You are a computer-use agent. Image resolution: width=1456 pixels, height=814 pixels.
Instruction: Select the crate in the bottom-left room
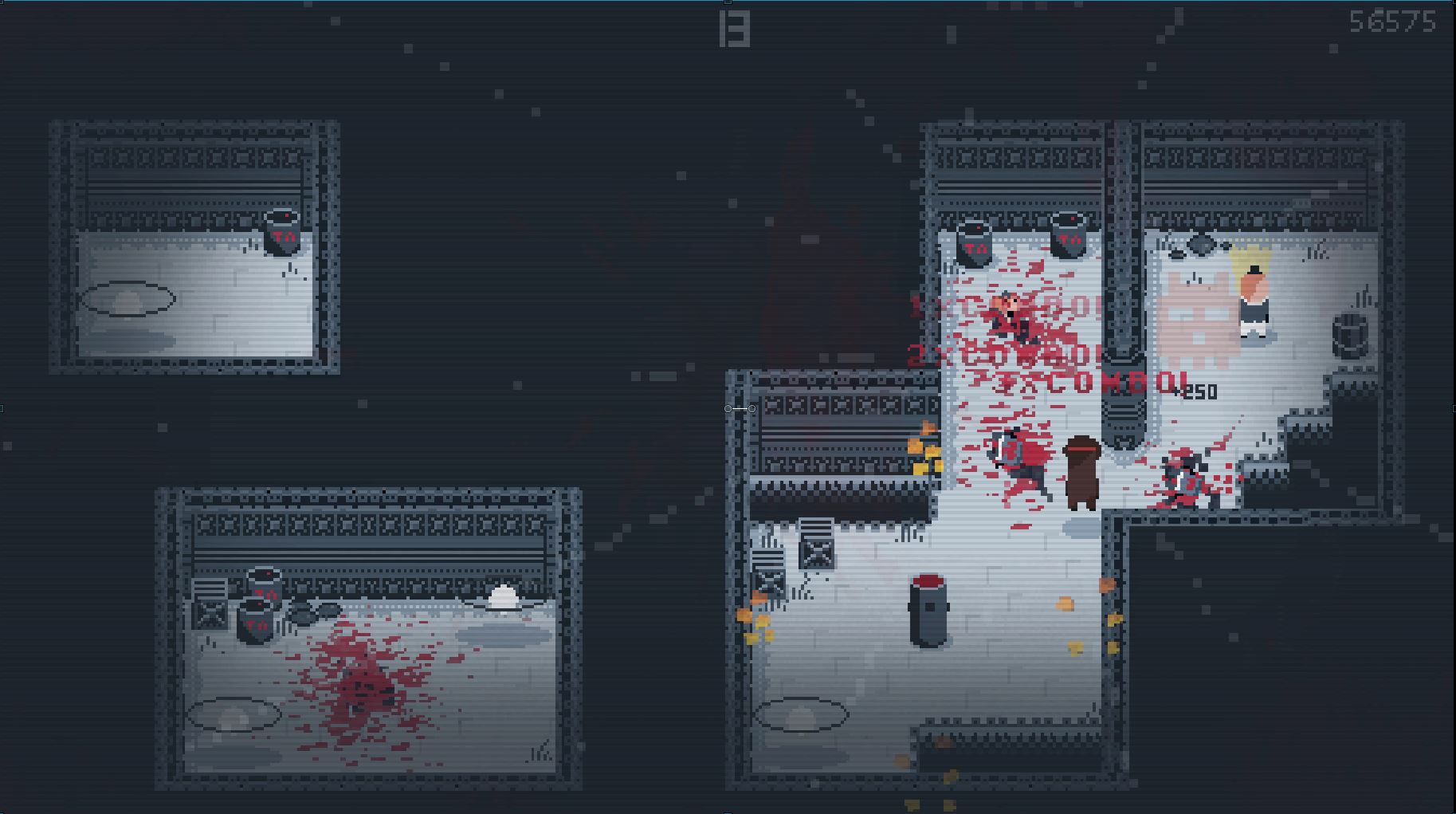[x=210, y=615]
